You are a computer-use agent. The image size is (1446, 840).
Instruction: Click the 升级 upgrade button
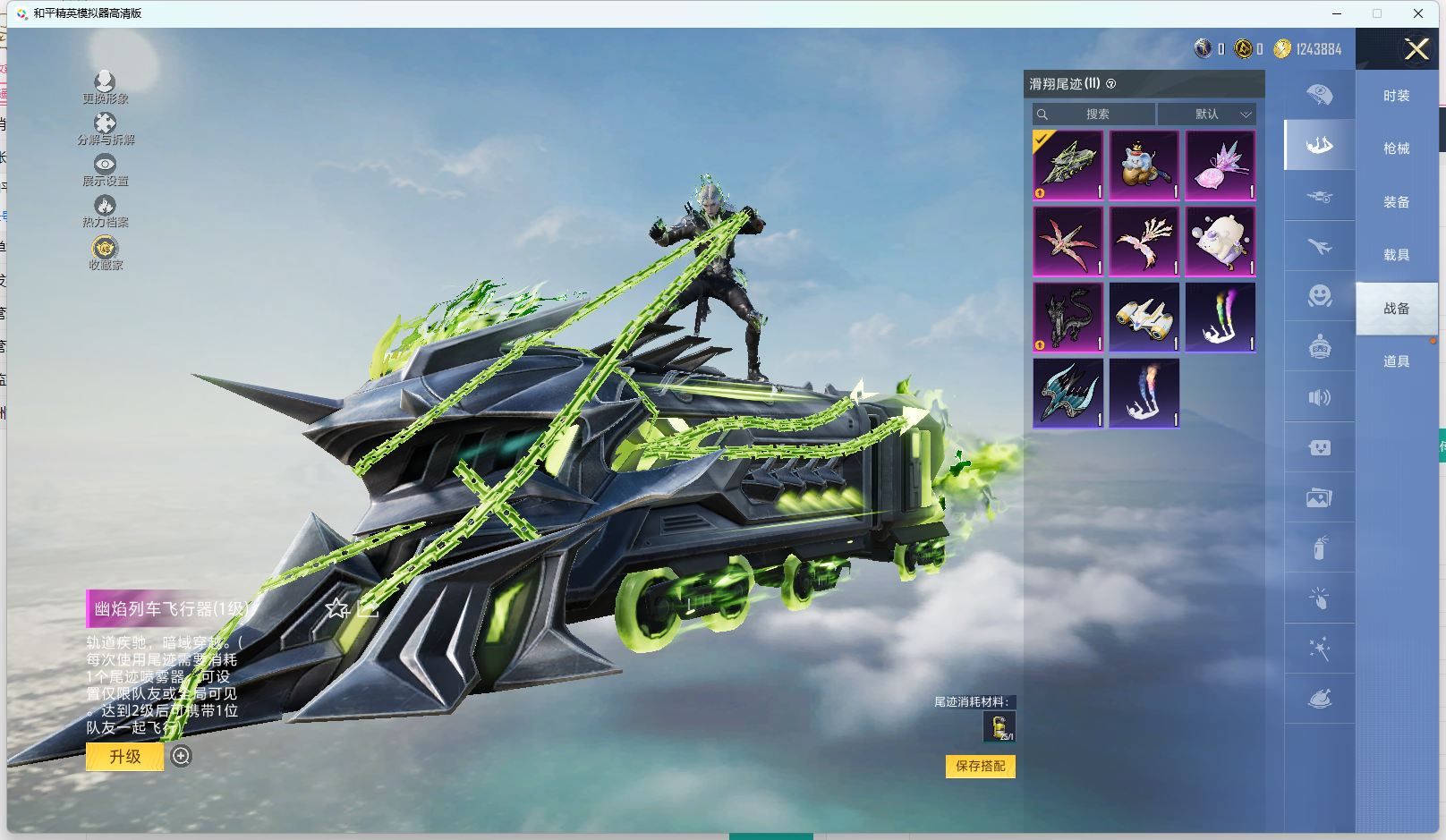125,757
